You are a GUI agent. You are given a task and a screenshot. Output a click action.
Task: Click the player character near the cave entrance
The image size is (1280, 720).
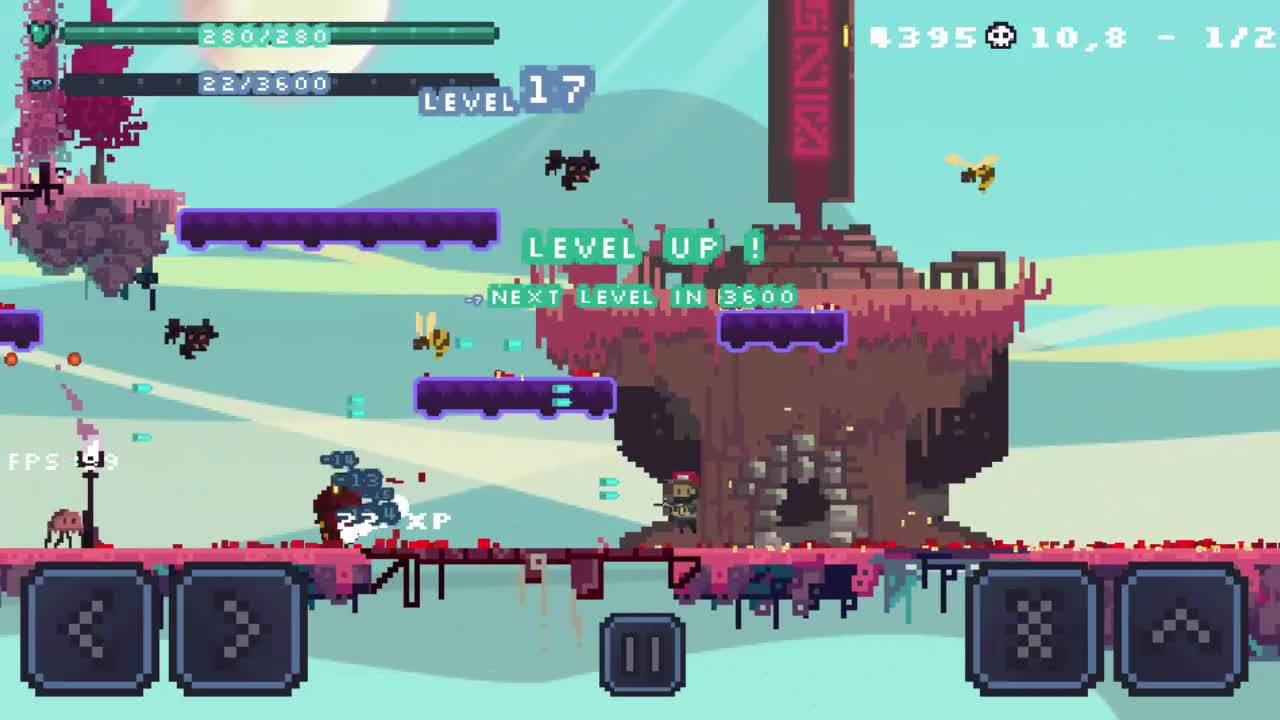click(x=680, y=500)
